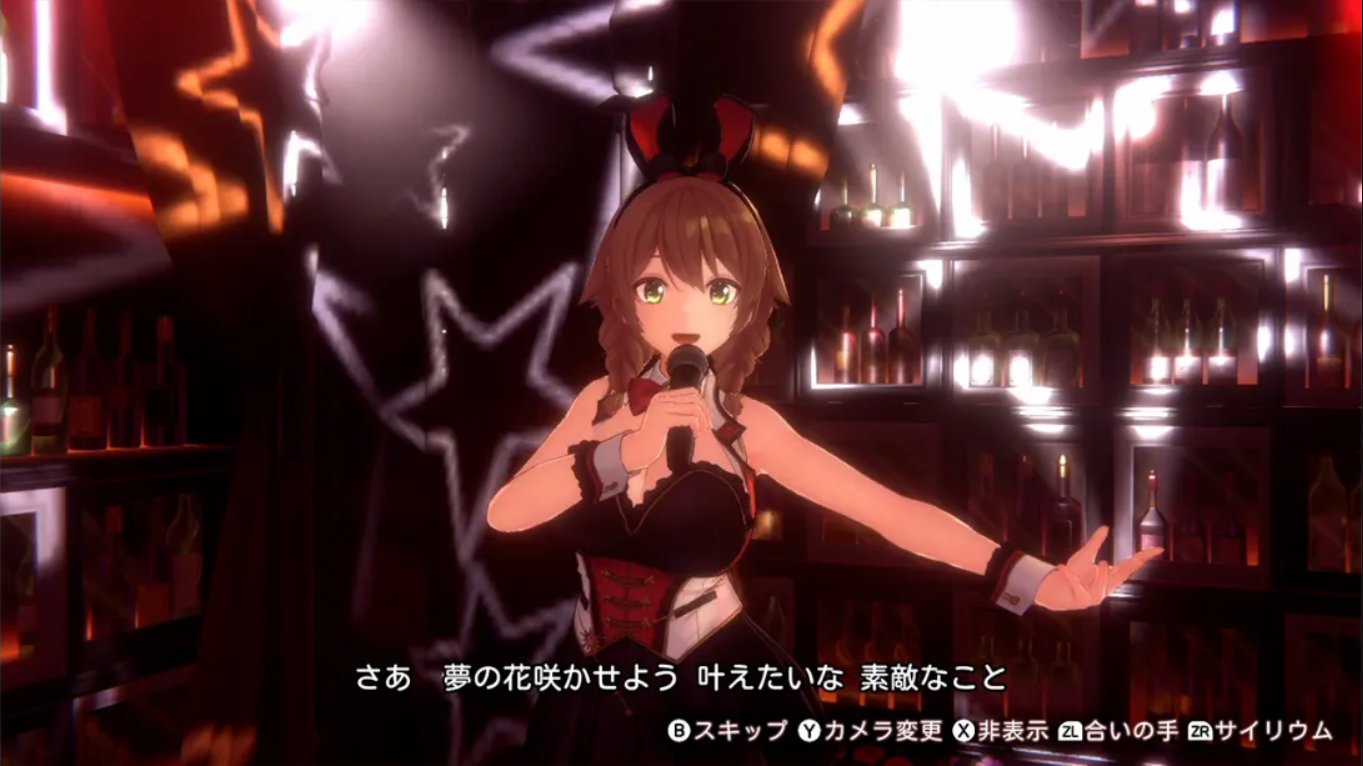Click the Y button icon for camera change
Image resolution: width=1363 pixels, height=766 pixels.
[809, 731]
